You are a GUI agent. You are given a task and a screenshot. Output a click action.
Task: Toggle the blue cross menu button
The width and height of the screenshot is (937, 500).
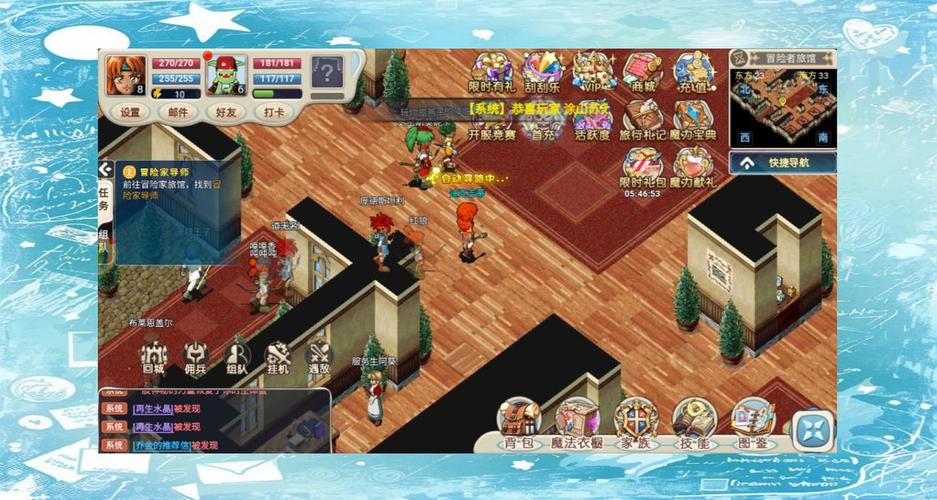click(813, 430)
